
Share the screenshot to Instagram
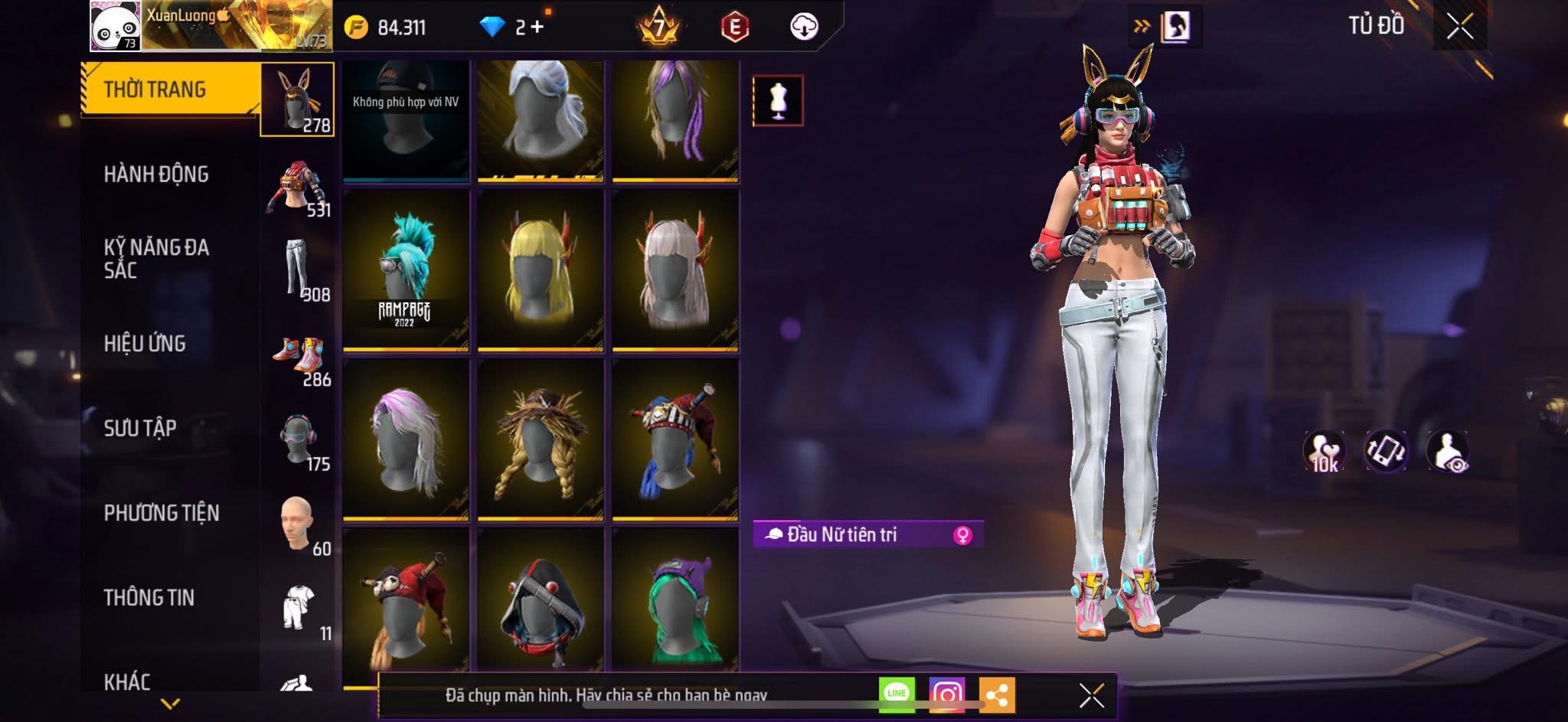click(947, 694)
